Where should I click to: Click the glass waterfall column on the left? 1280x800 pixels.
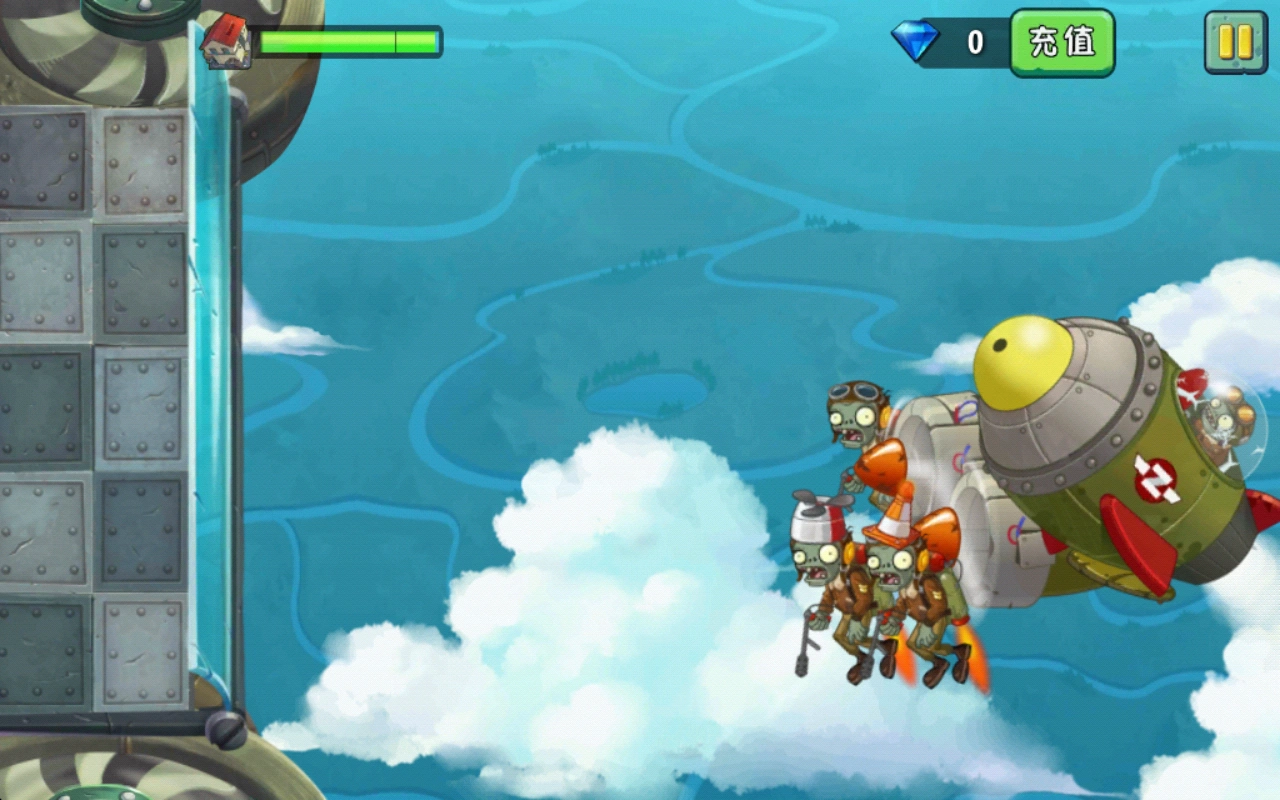210,400
